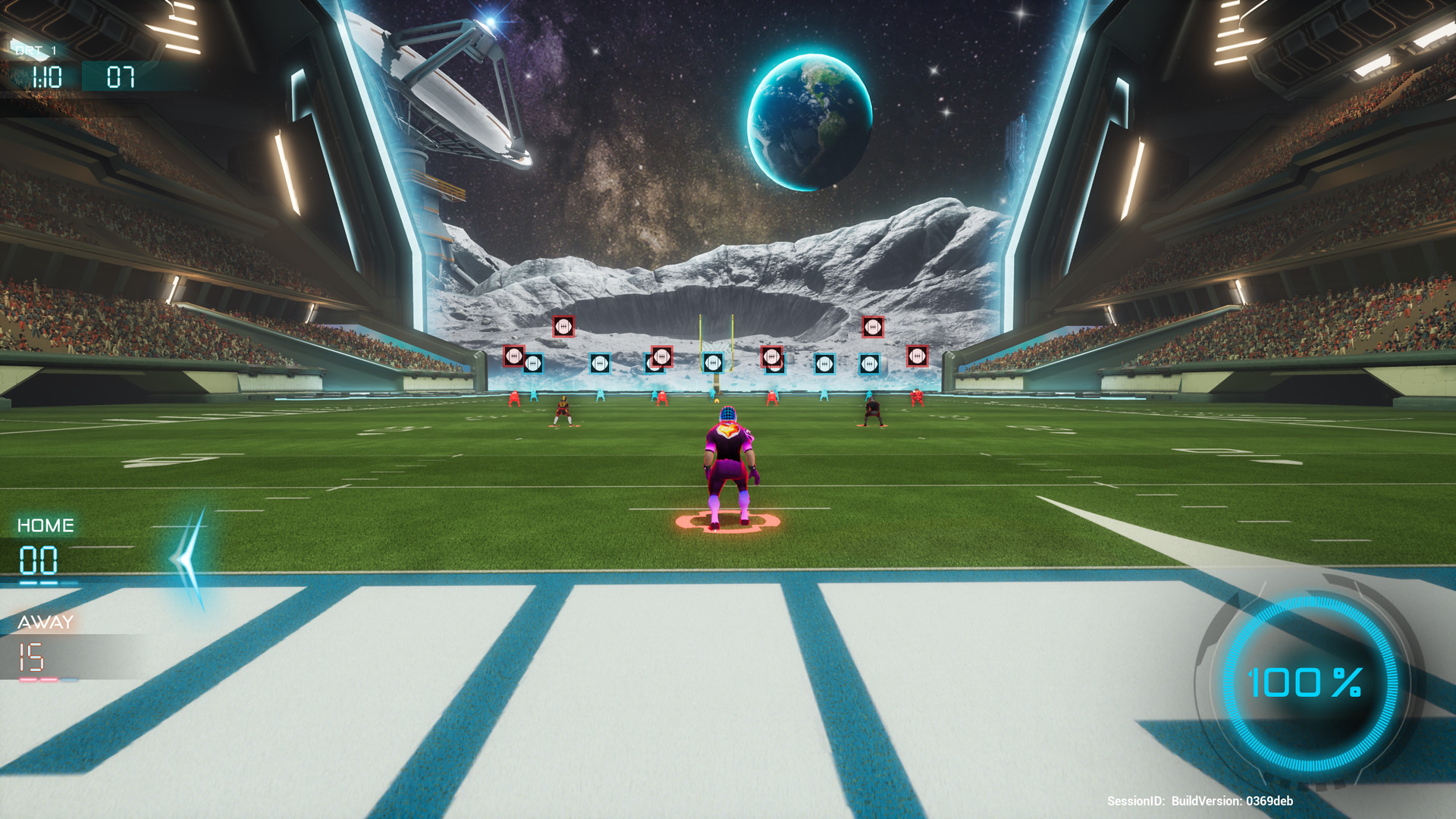
Task: Click the leftmost red football player marker
Action: pos(513,356)
